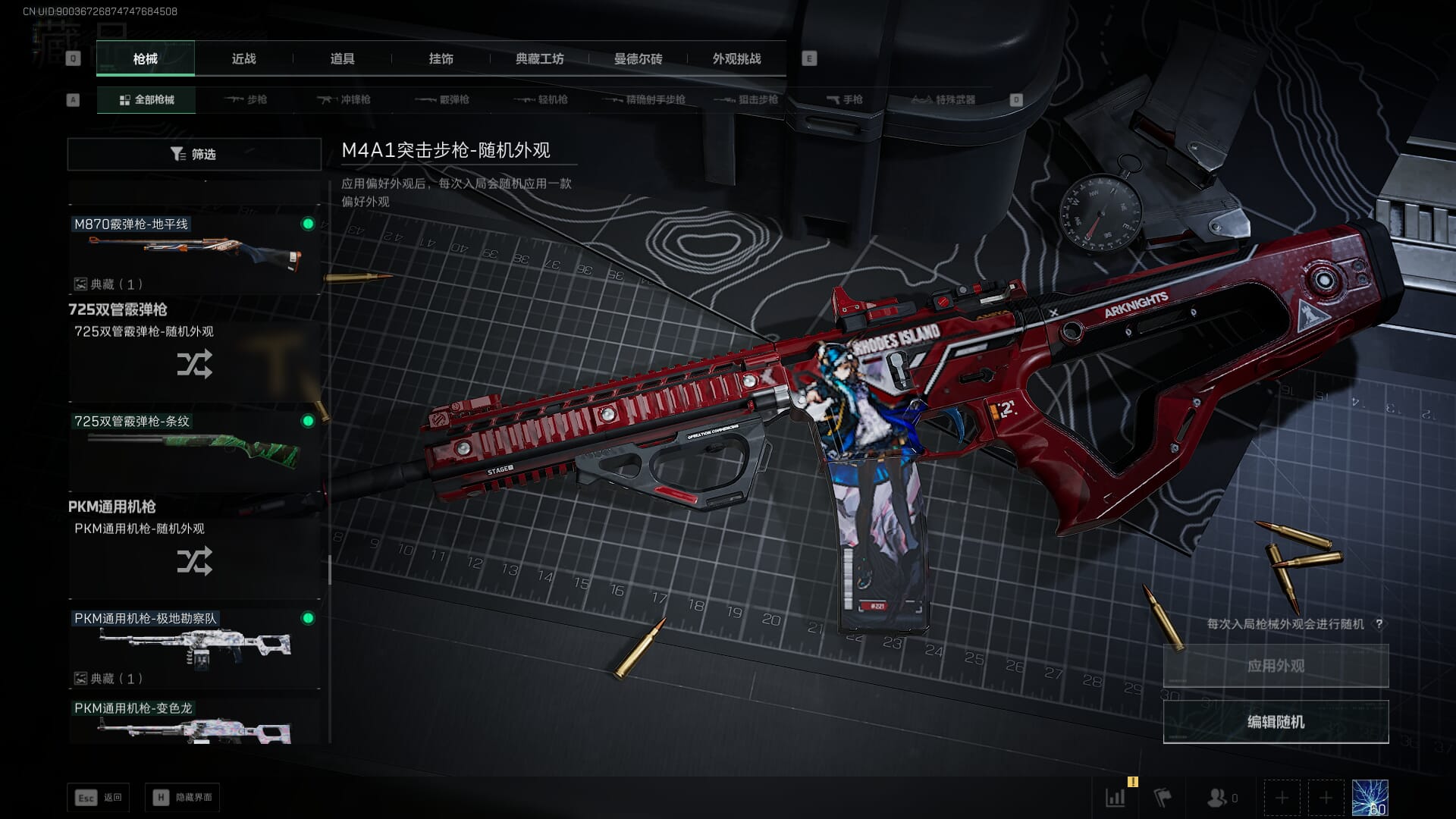Show the 外观挑战 appearance challenges tab
1456x819 pixels.
tap(736, 58)
